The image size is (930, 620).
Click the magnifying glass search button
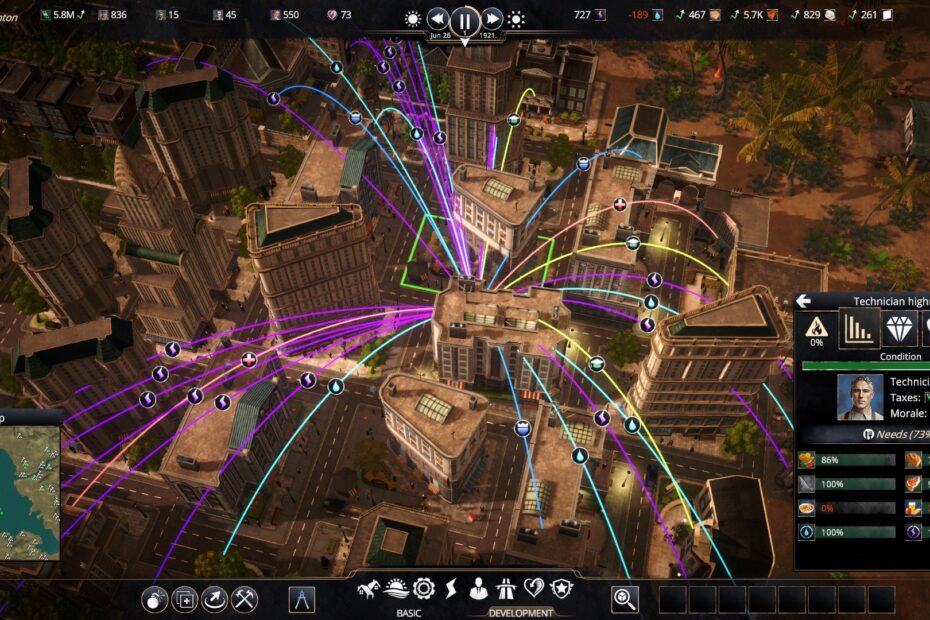tap(625, 599)
